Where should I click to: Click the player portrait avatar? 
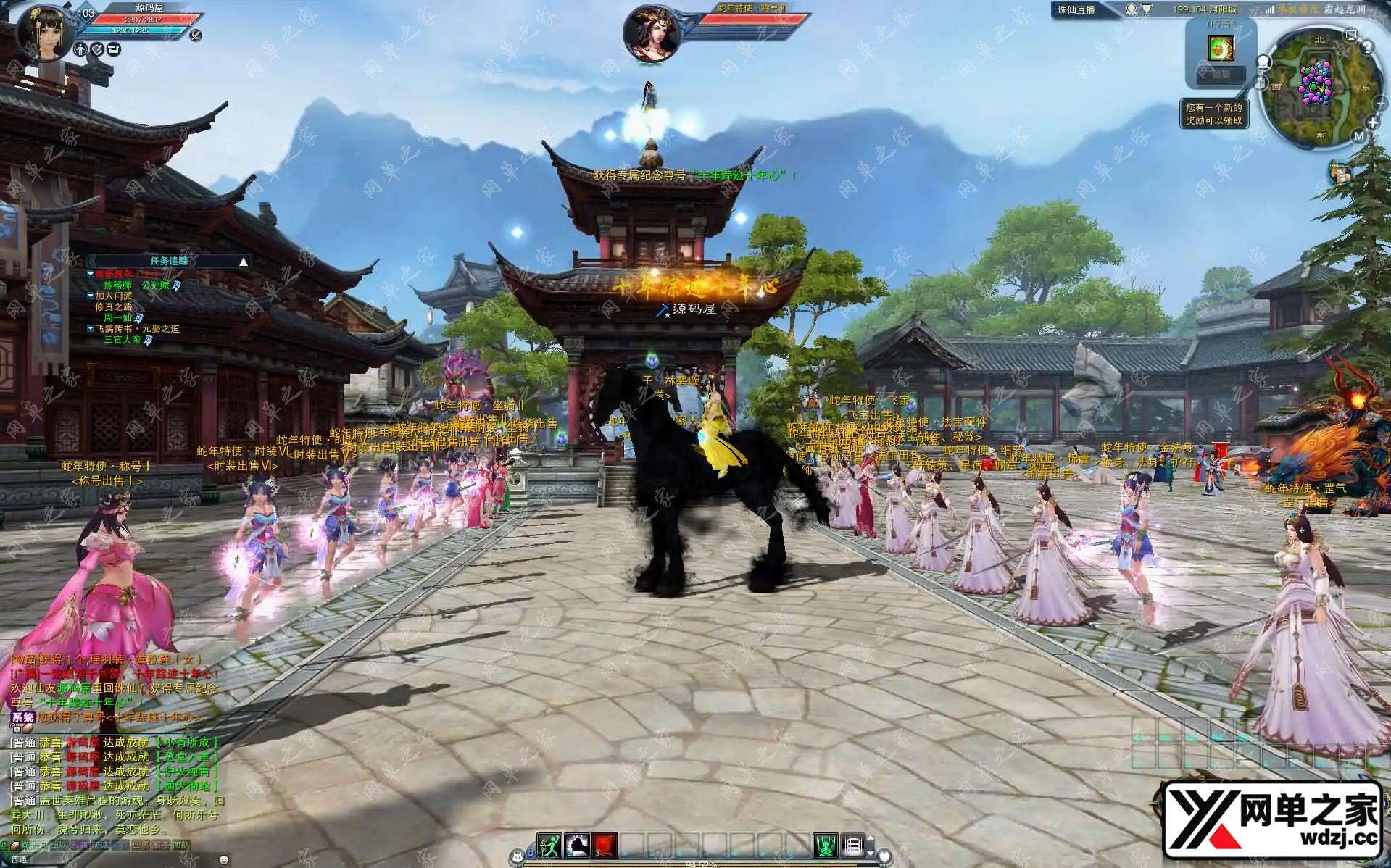tap(45, 32)
